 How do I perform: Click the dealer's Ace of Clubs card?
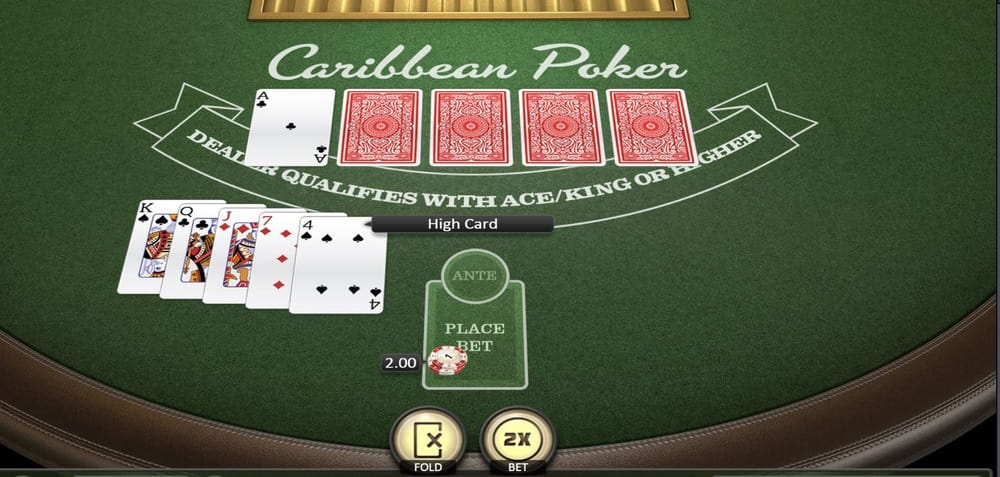coord(291,127)
